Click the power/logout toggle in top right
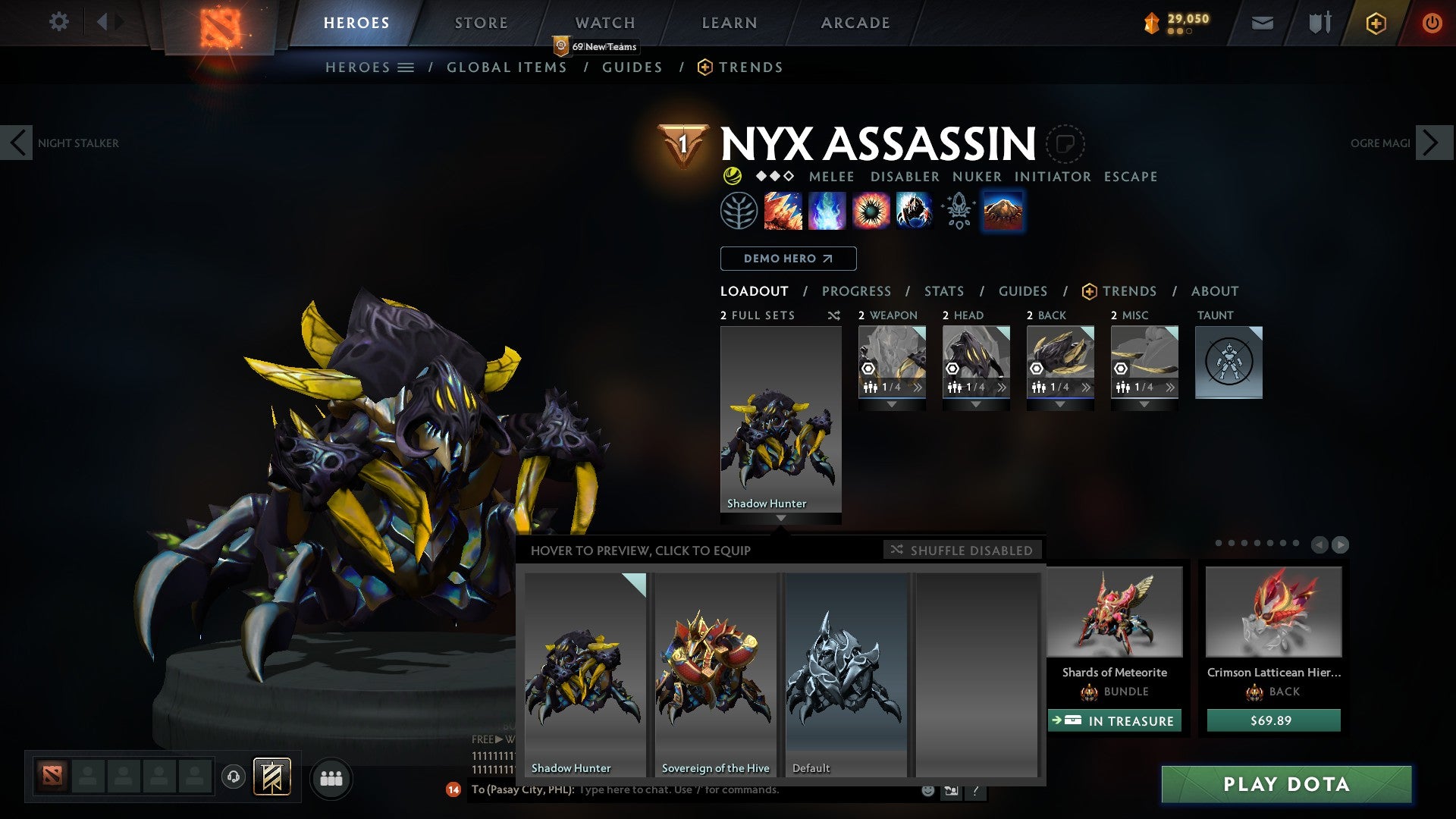Viewport: 1456px width, 819px height. point(1432,23)
